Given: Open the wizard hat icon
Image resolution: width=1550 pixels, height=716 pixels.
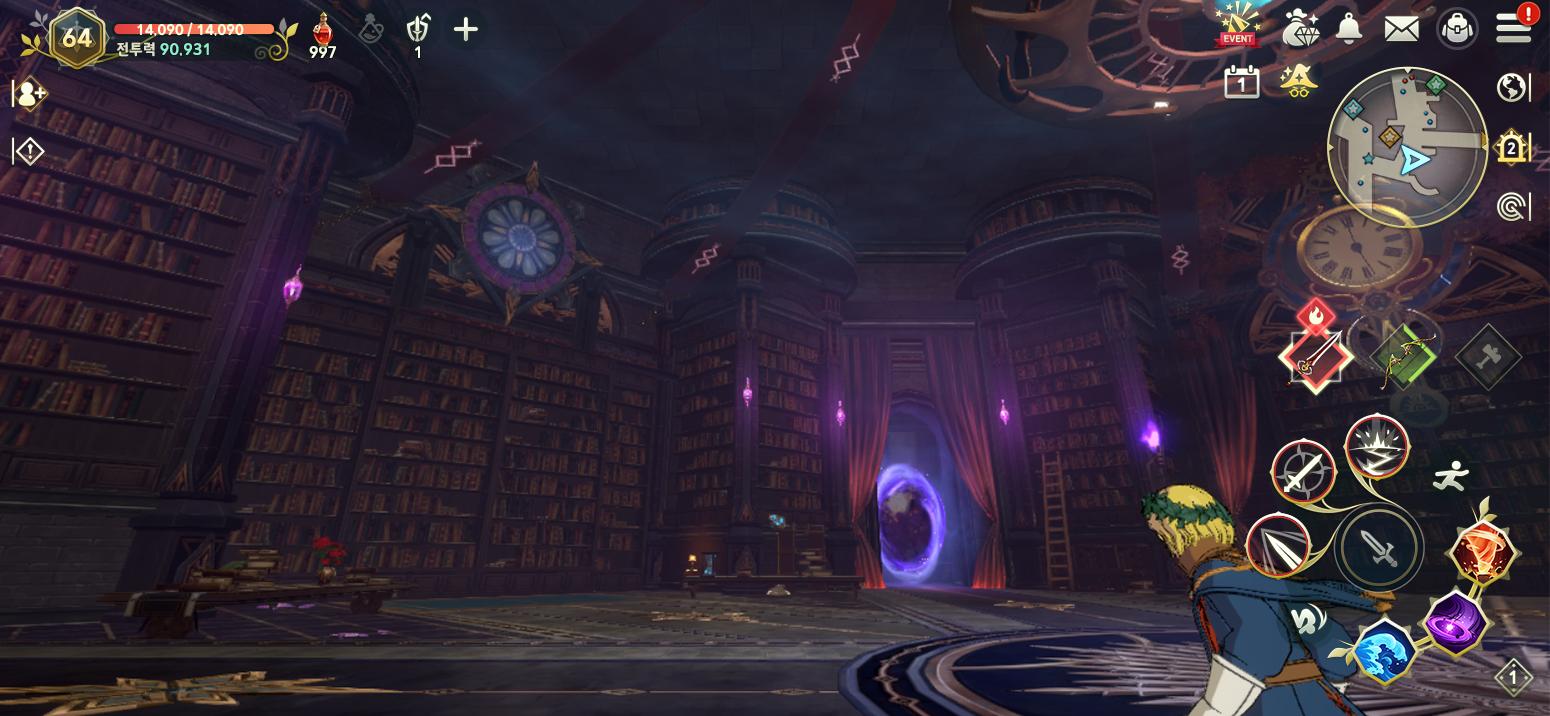Looking at the screenshot, I should tap(1298, 80).
